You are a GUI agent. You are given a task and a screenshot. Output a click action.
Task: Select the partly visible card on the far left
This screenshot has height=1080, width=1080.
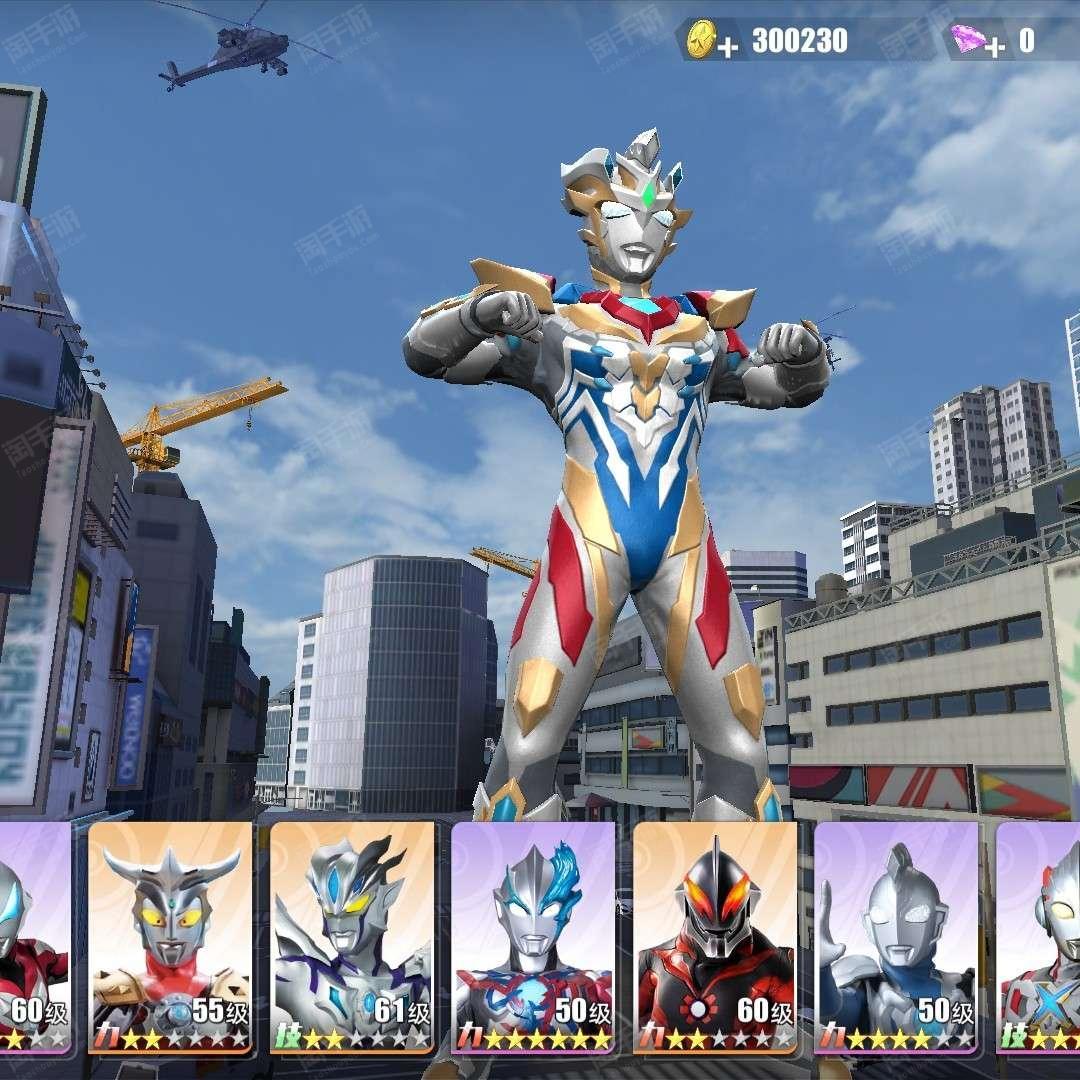[34, 935]
